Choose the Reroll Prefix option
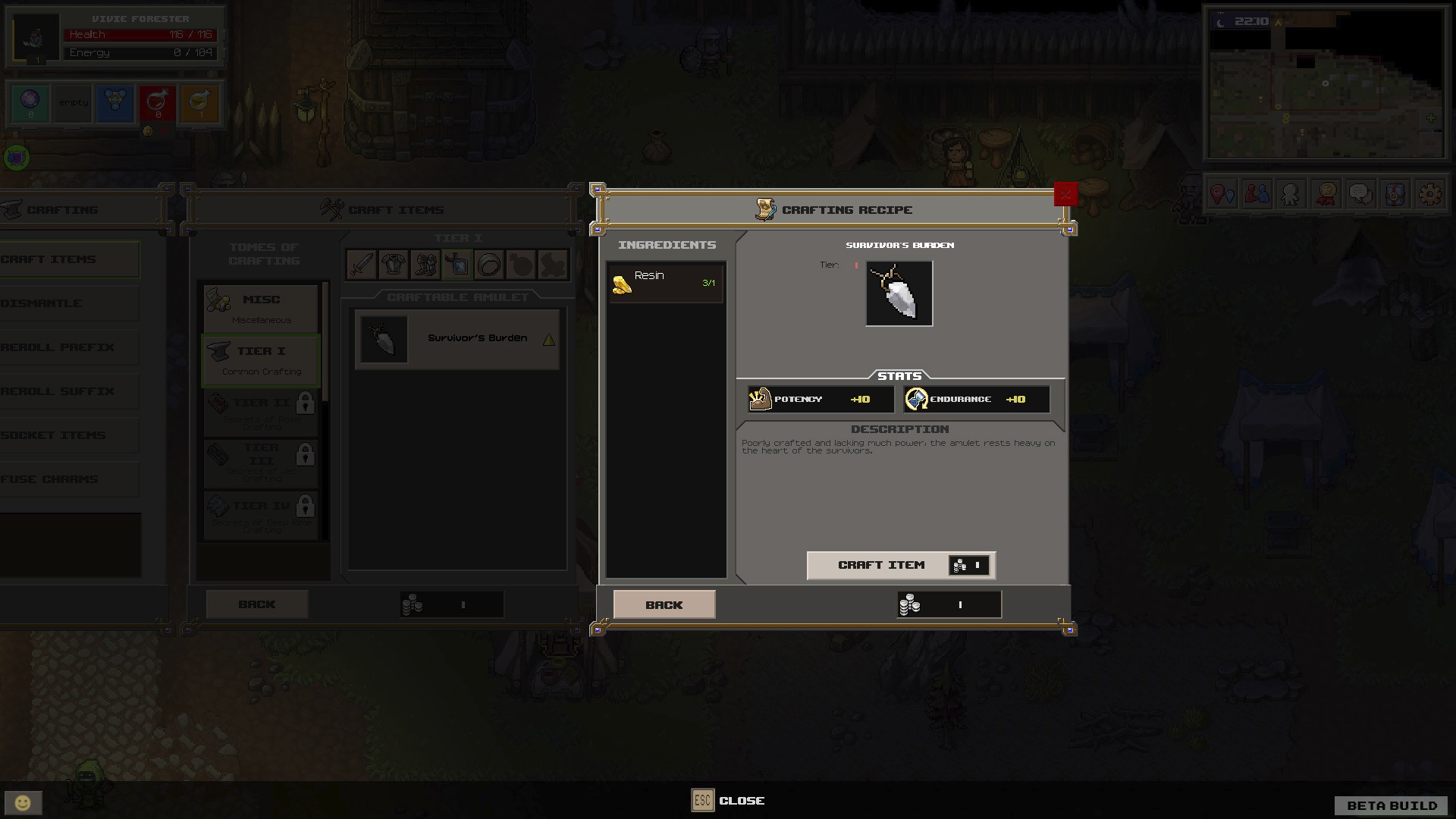Screen dimensions: 1456x819 (68, 347)
